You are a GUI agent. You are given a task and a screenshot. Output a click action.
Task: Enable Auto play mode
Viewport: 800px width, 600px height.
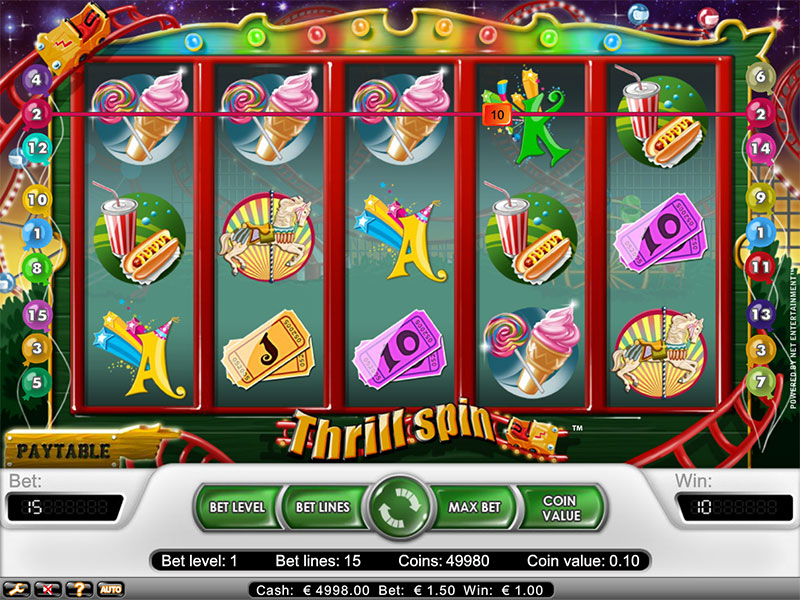[109, 589]
